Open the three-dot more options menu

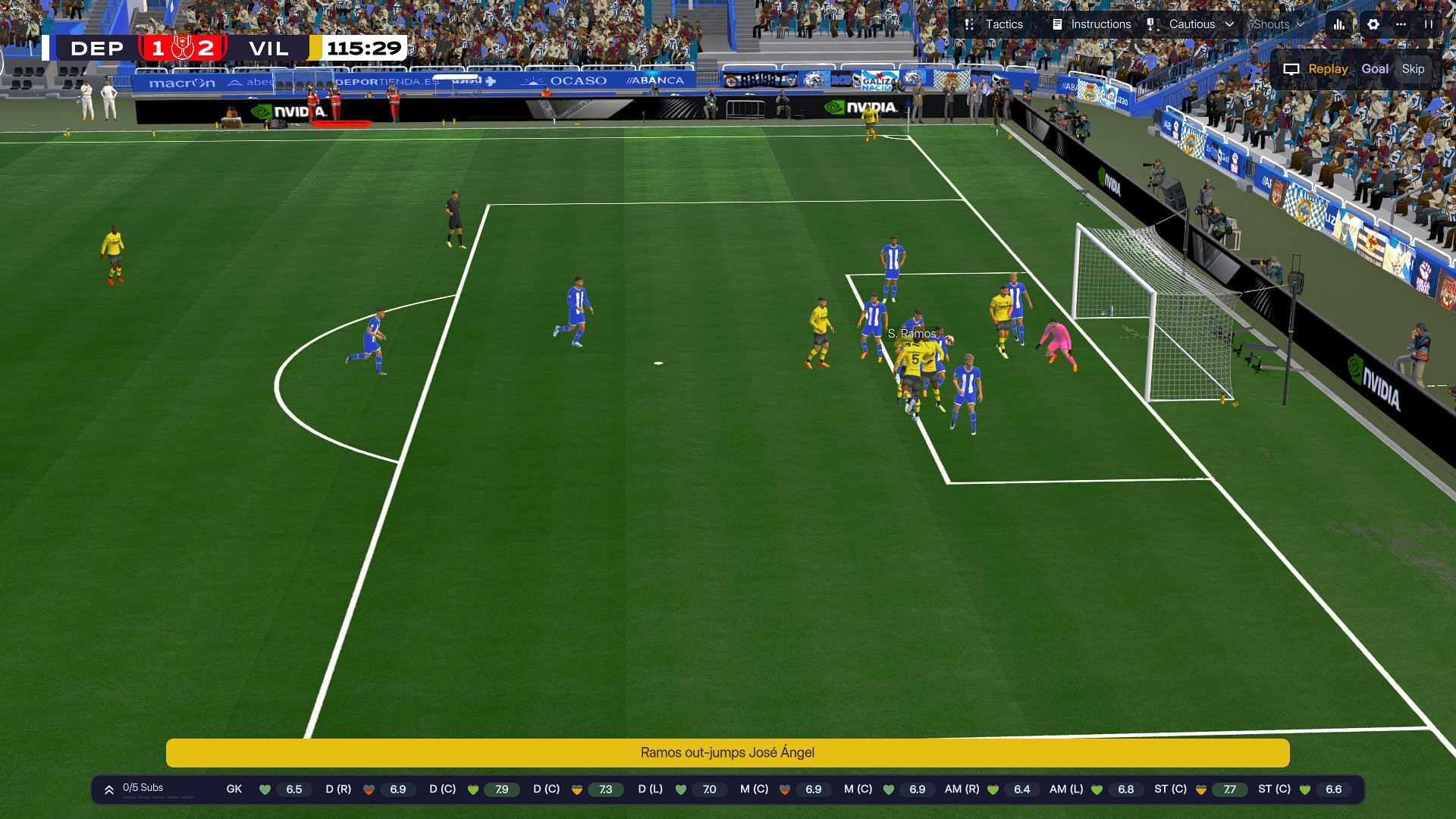[1401, 24]
